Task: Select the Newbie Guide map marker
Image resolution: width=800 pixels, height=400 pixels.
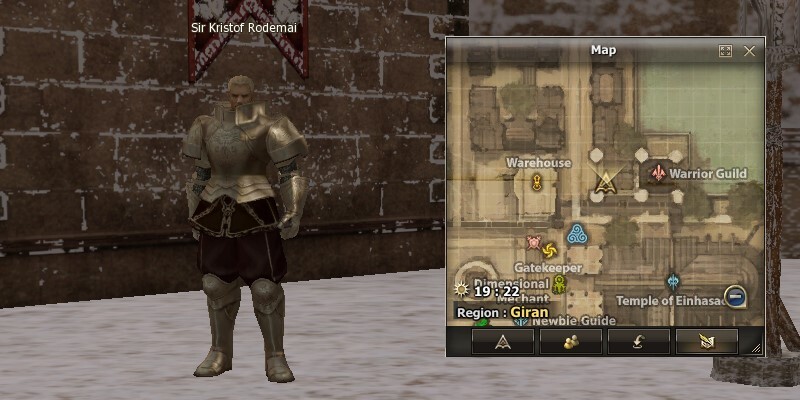Action: [x=521, y=320]
